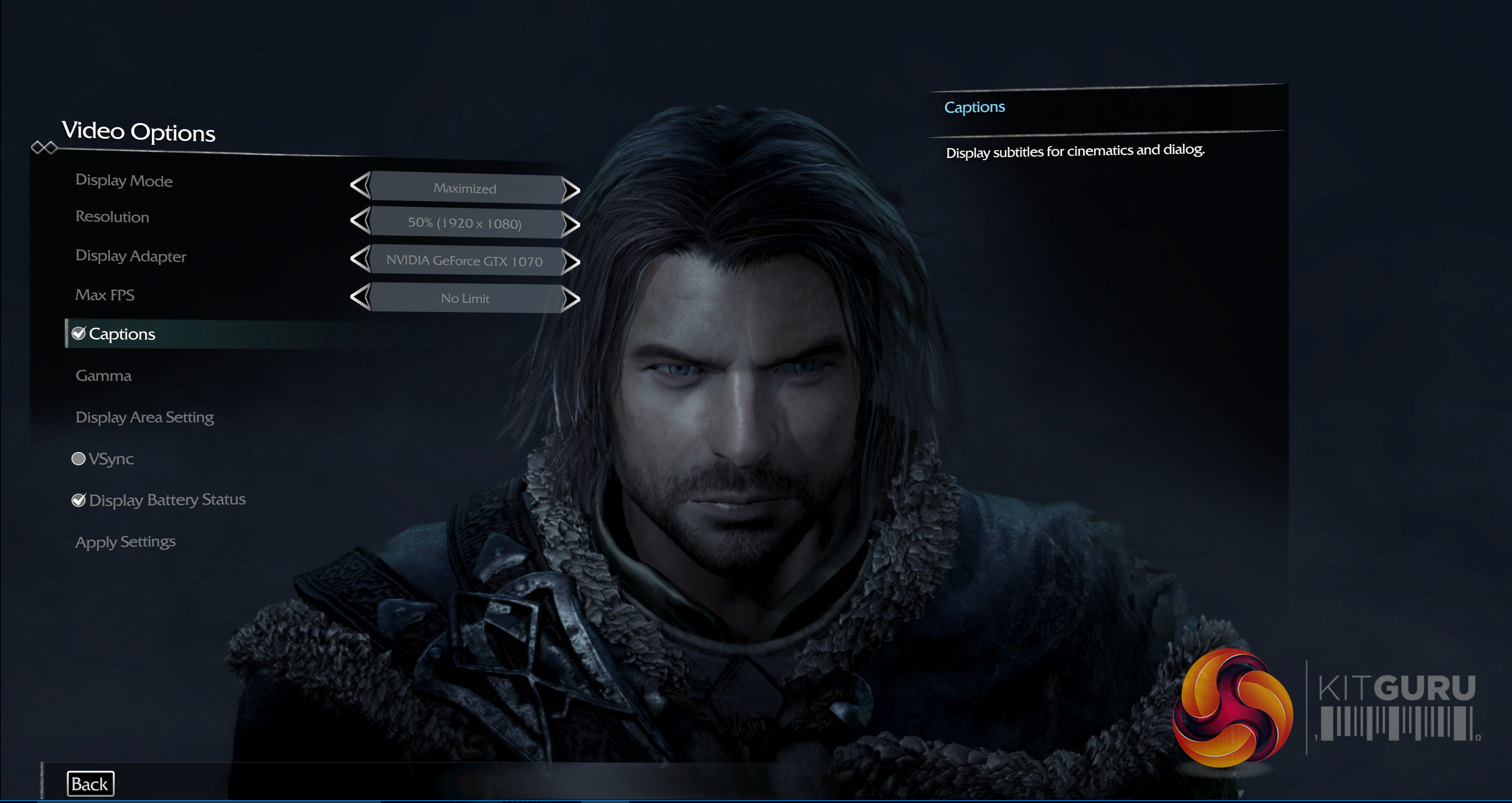This screenshot has width=1512, height=803.
Task: Switch to next display adapter after GTX 1070
Action: pos(570,262)
